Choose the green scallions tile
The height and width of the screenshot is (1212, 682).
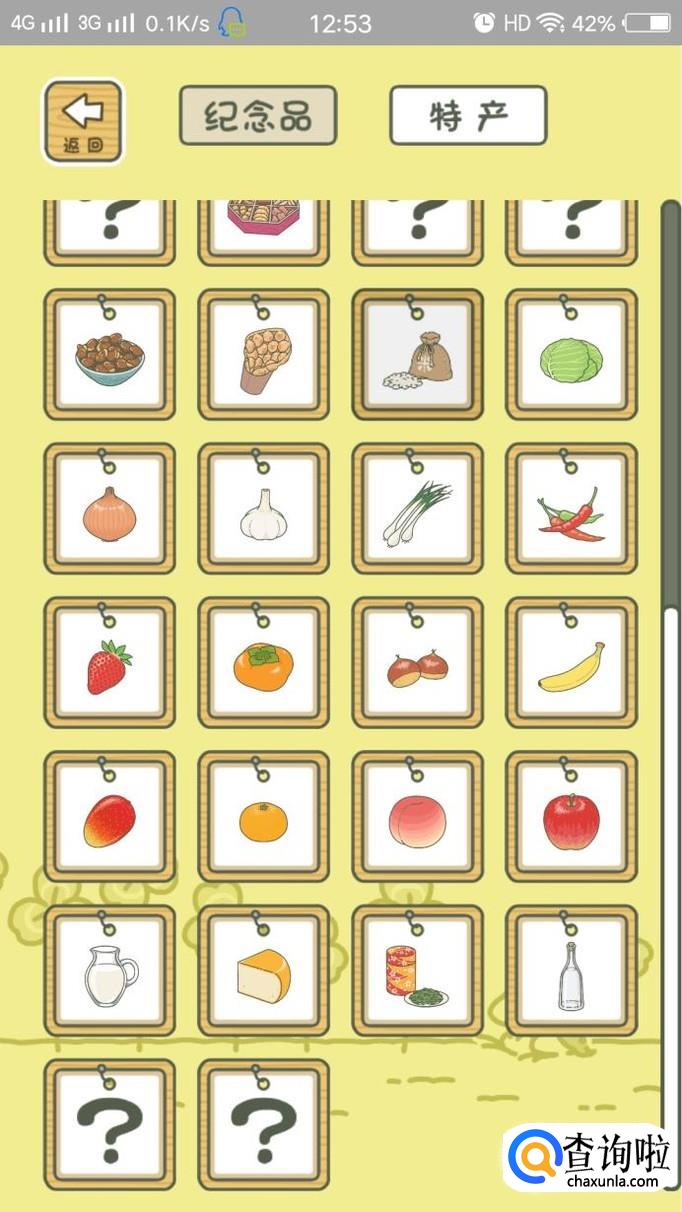click(417, 510)
